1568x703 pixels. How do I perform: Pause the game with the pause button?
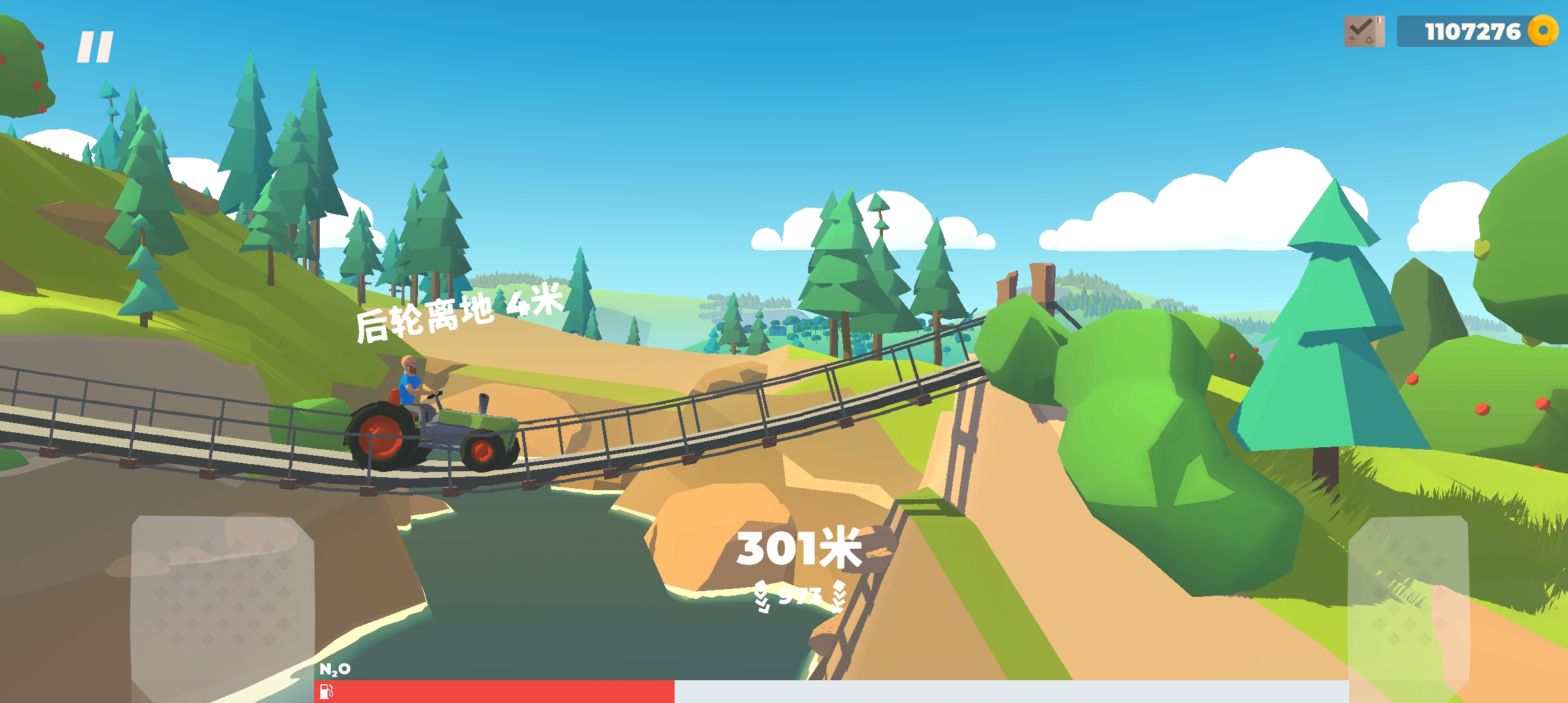95,48
